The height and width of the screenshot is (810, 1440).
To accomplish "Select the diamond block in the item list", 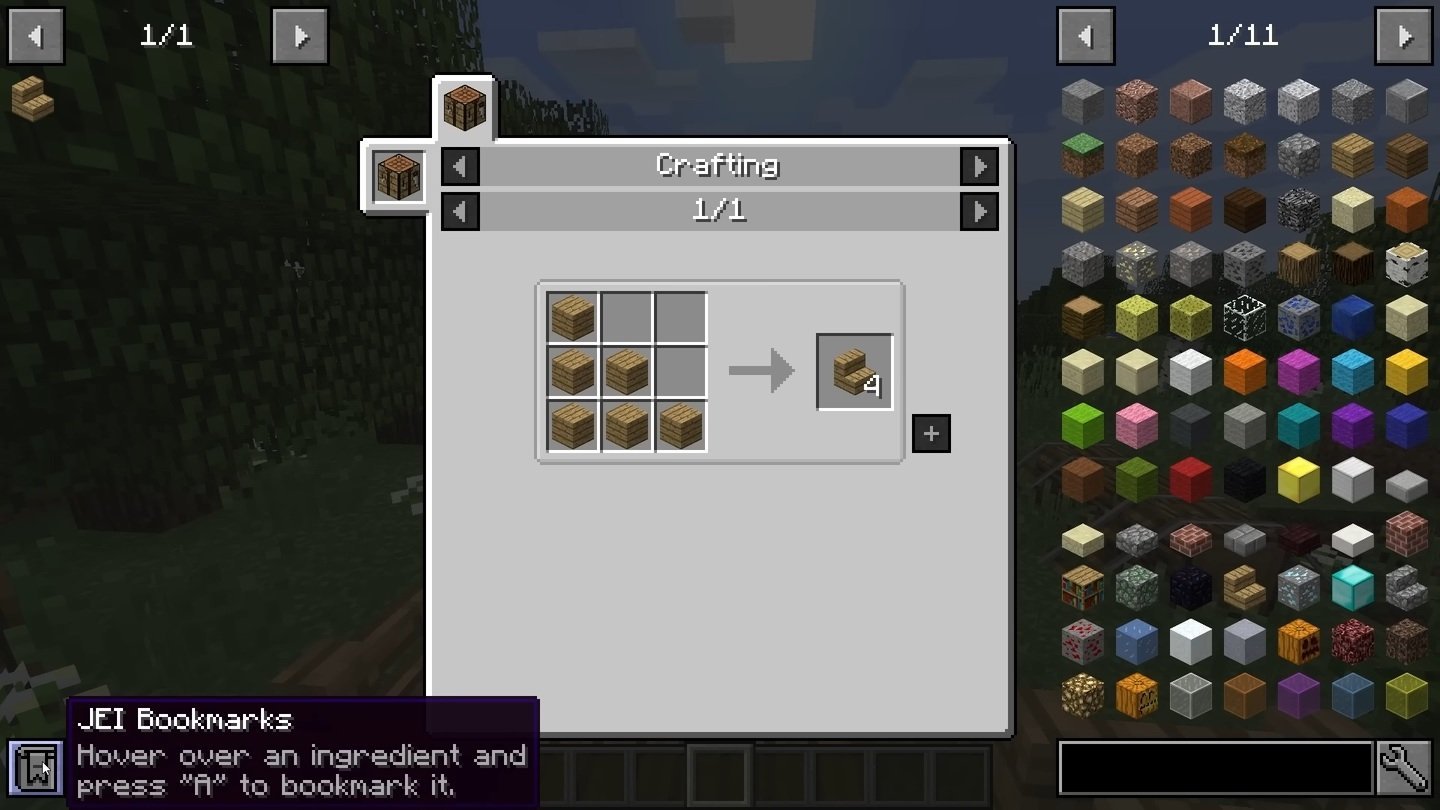I will pyautogui.click(x=1352, y=587).
